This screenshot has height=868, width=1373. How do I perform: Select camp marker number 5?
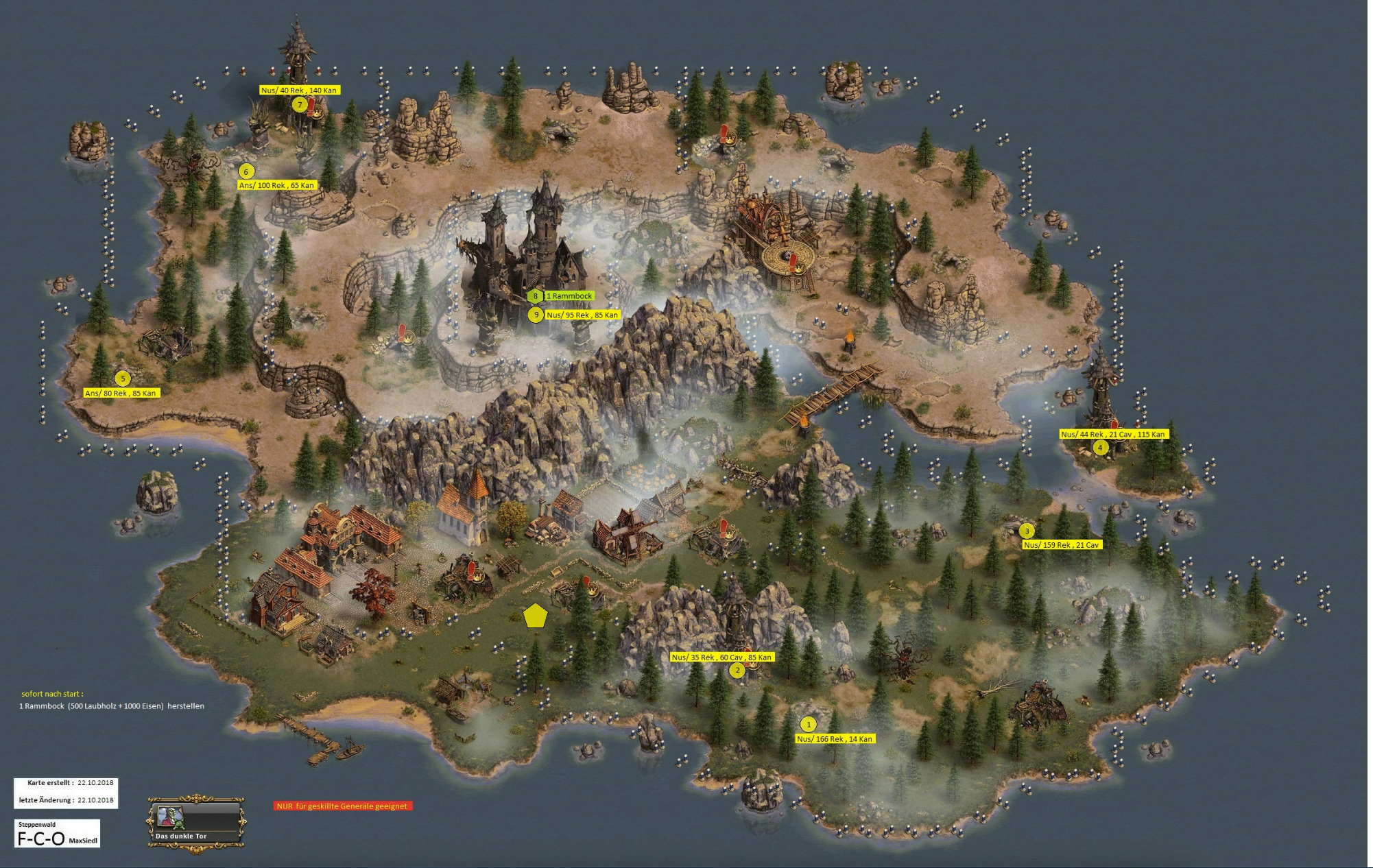123,378
